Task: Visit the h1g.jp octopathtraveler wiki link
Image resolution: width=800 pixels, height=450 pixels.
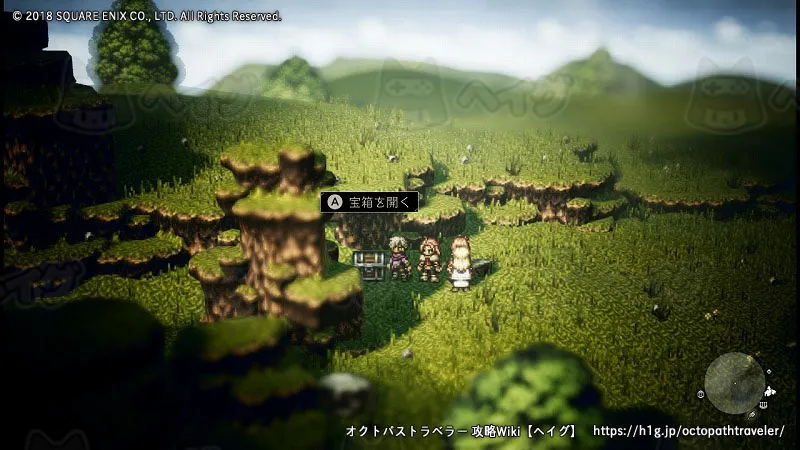Action: 689,431
